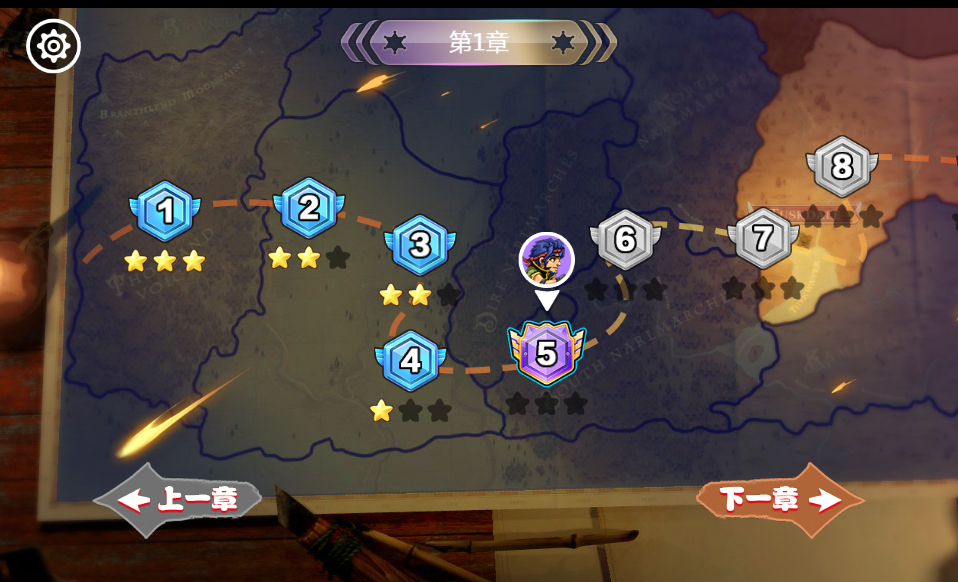Viewport: 958px width, 582px height.
Task: Advance to next chapter with 下一章
Action: [x=780, y=500]
